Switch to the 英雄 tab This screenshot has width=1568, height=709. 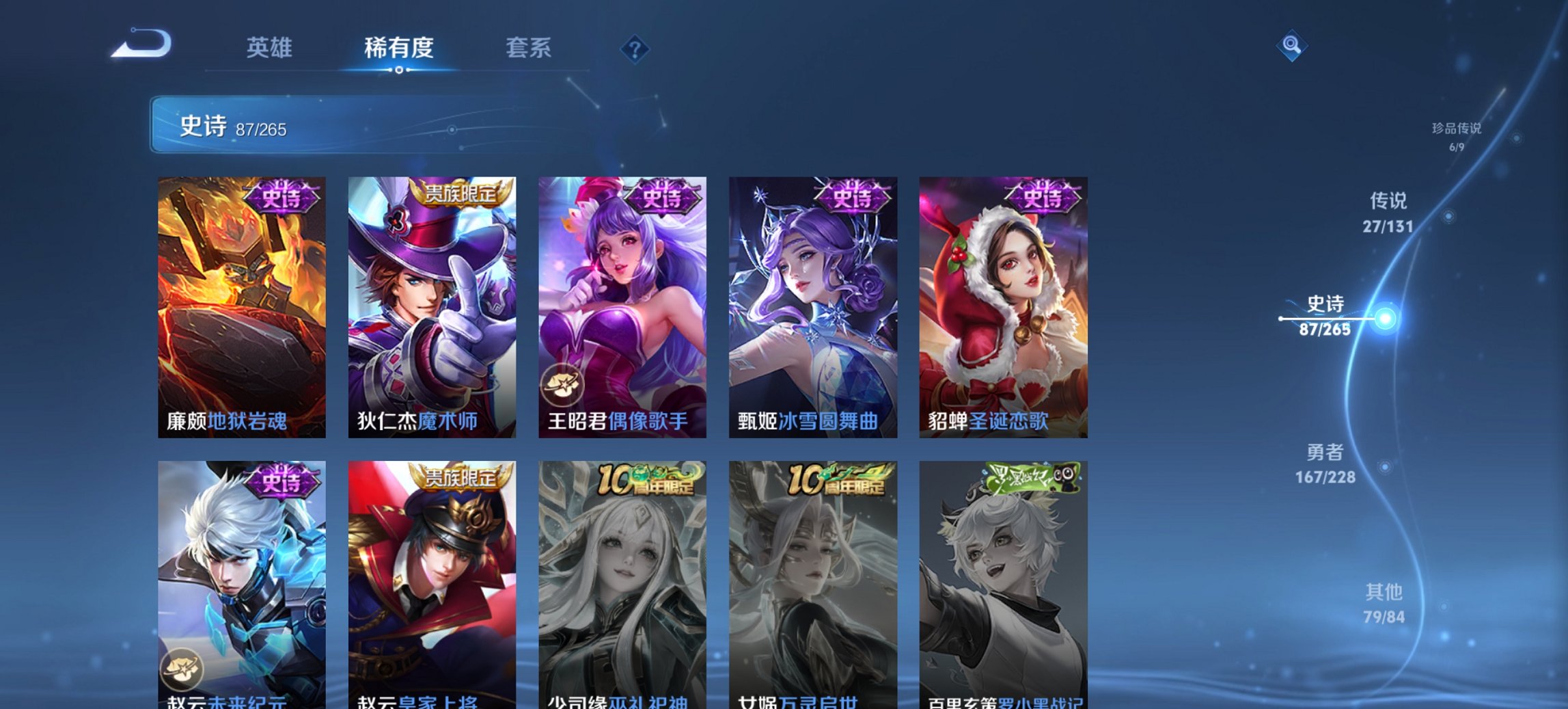270,48
